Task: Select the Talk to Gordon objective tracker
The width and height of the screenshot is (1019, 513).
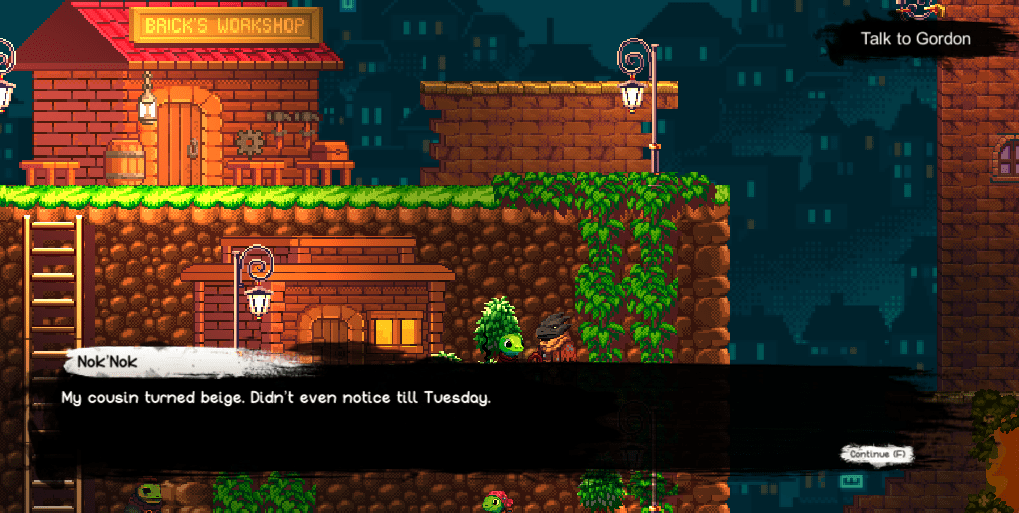Action: 915,40
